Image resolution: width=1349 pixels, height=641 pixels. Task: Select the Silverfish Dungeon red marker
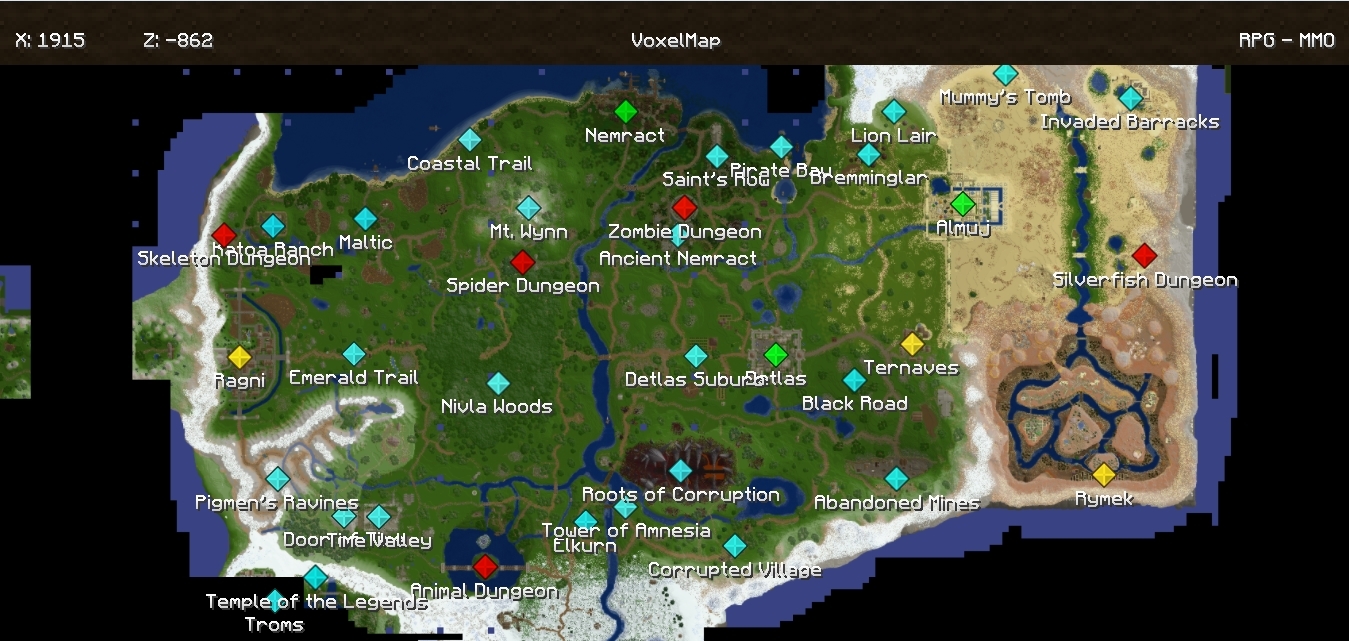click(x=1144, y=255)
